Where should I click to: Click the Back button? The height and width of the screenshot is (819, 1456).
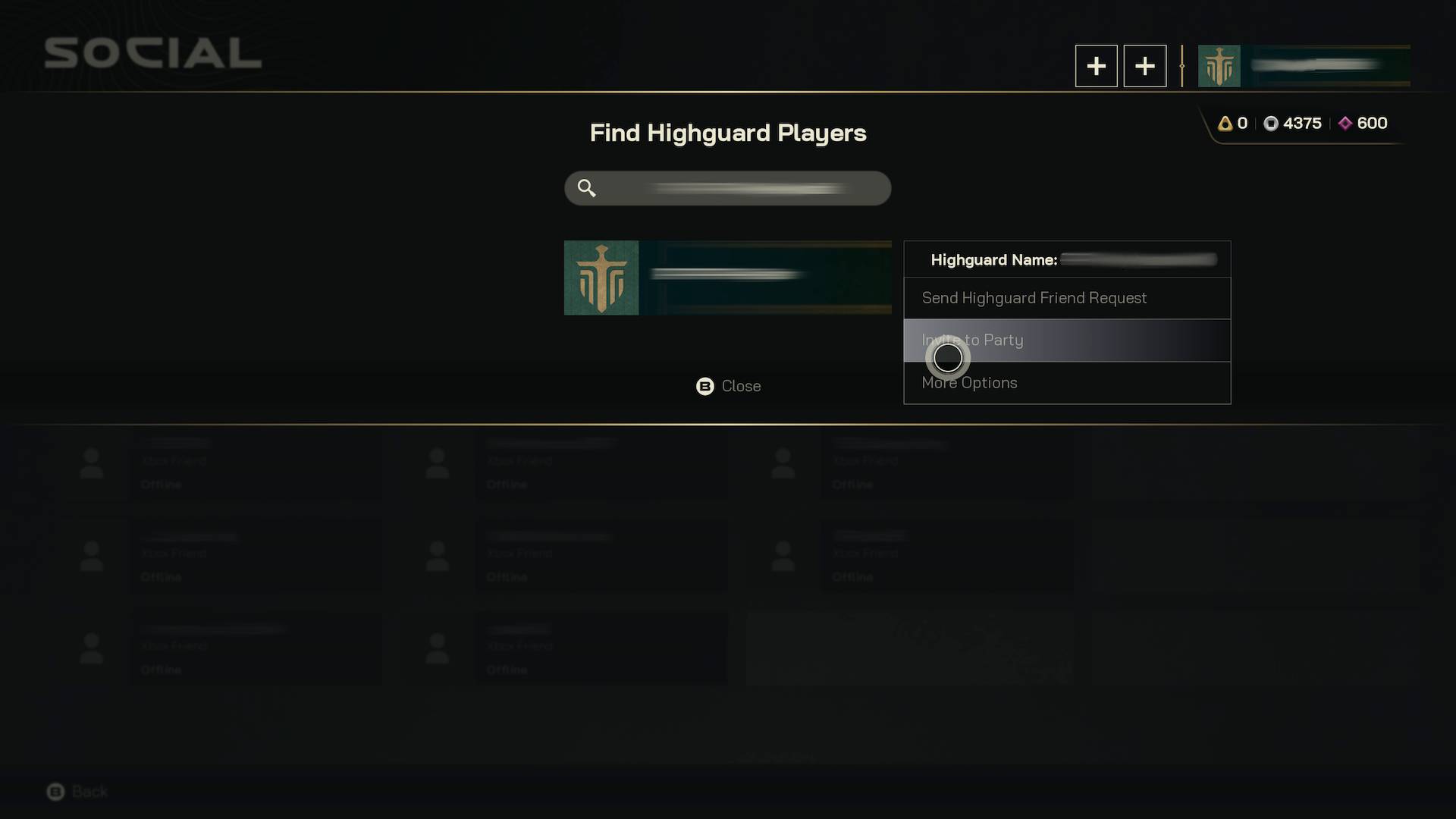pyautogui.click(x=88, y=791)
